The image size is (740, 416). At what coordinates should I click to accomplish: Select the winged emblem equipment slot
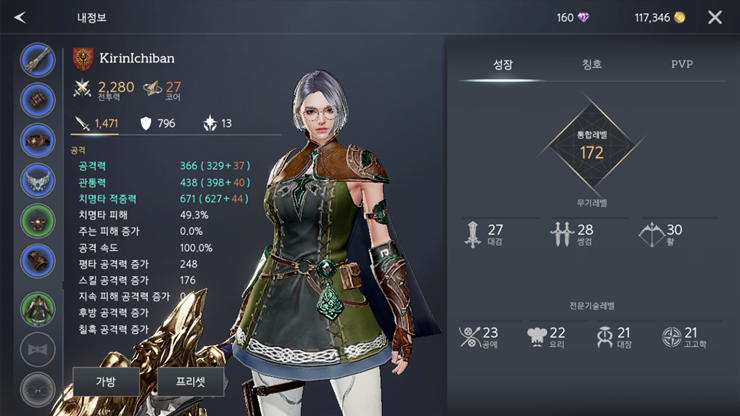(x=38, y=181)
